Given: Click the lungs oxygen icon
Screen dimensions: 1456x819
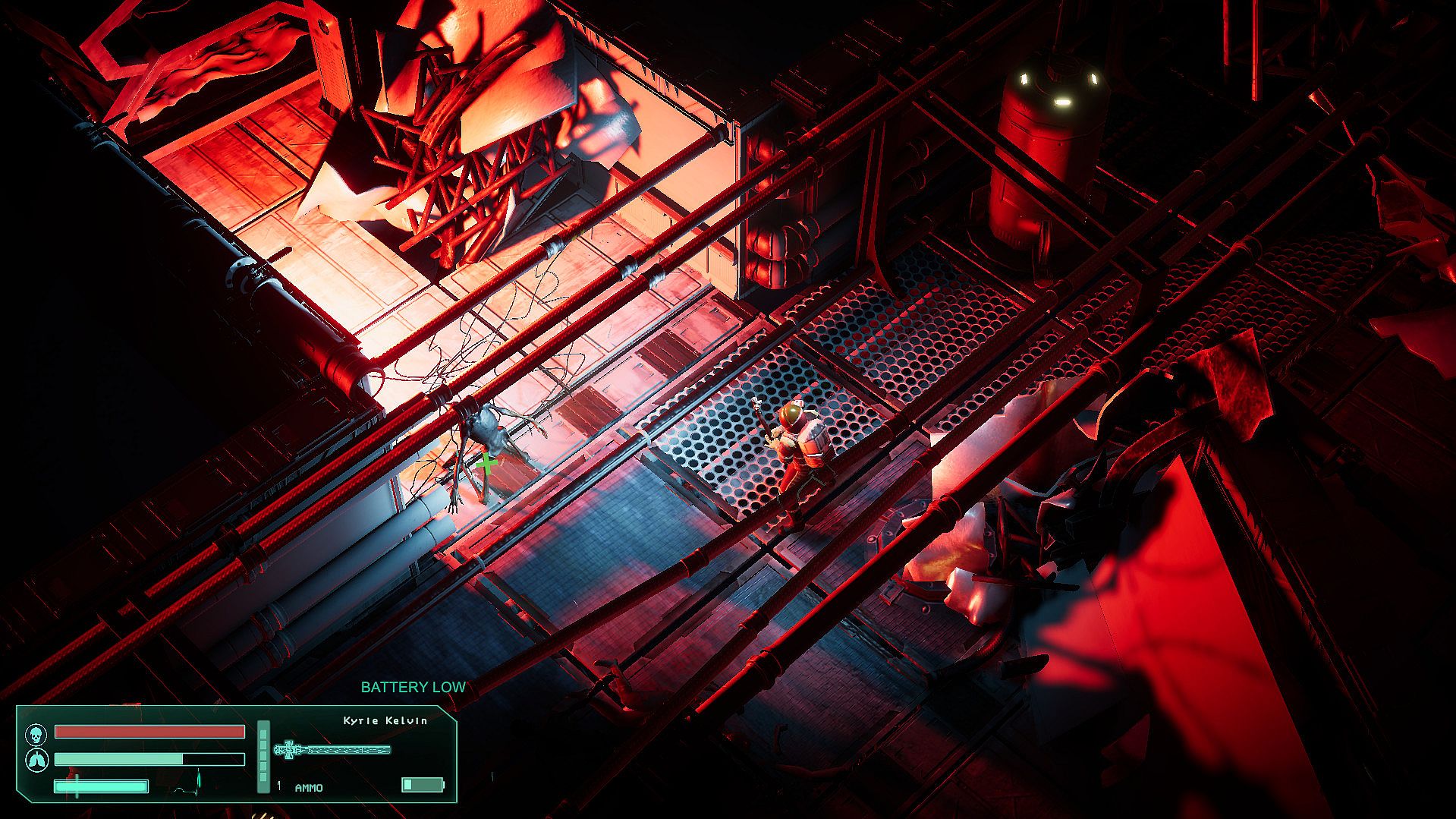Looking at the screenshot, I should coord(35,759).
